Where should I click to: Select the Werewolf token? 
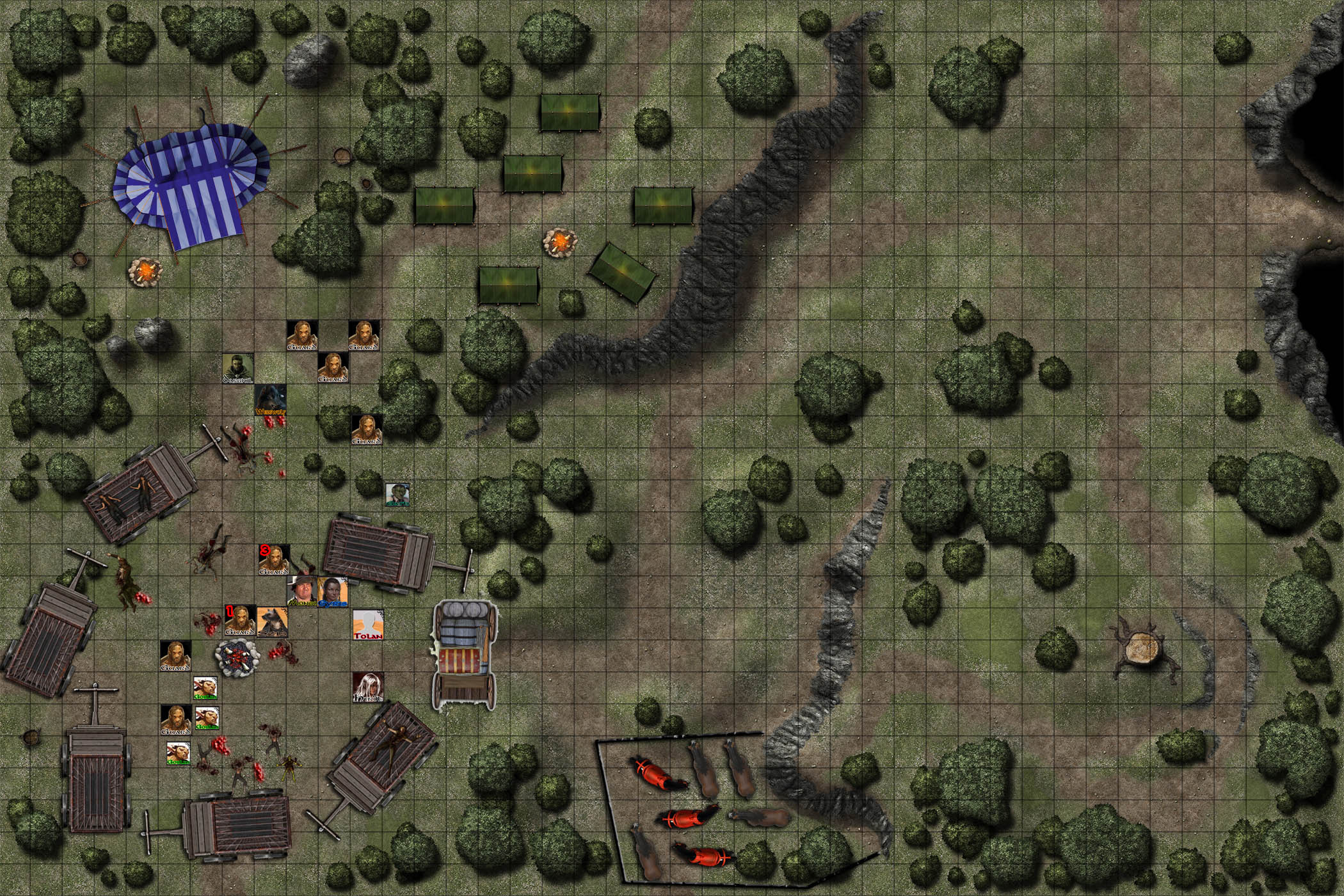coord(270,400)
